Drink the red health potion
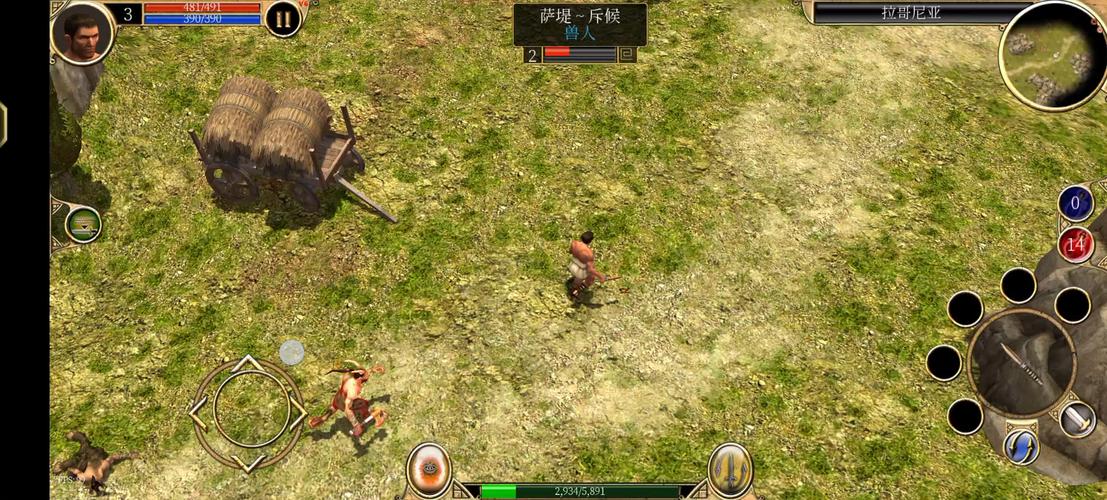This screenshot has width=1107, height=500. pyautogui.click(x=1076, y=244)
